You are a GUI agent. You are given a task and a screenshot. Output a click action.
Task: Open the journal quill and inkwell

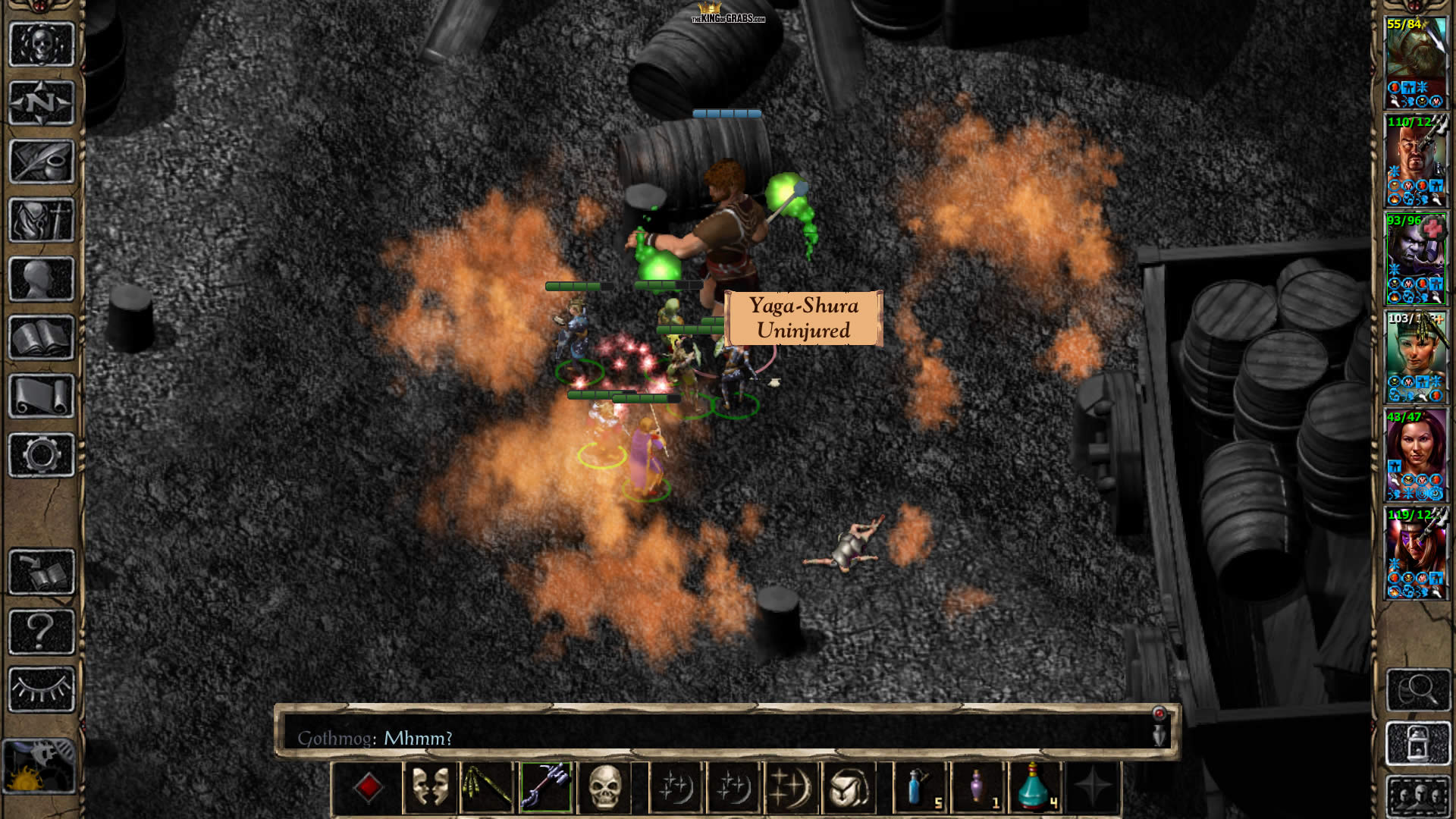[x=42, y=162]
